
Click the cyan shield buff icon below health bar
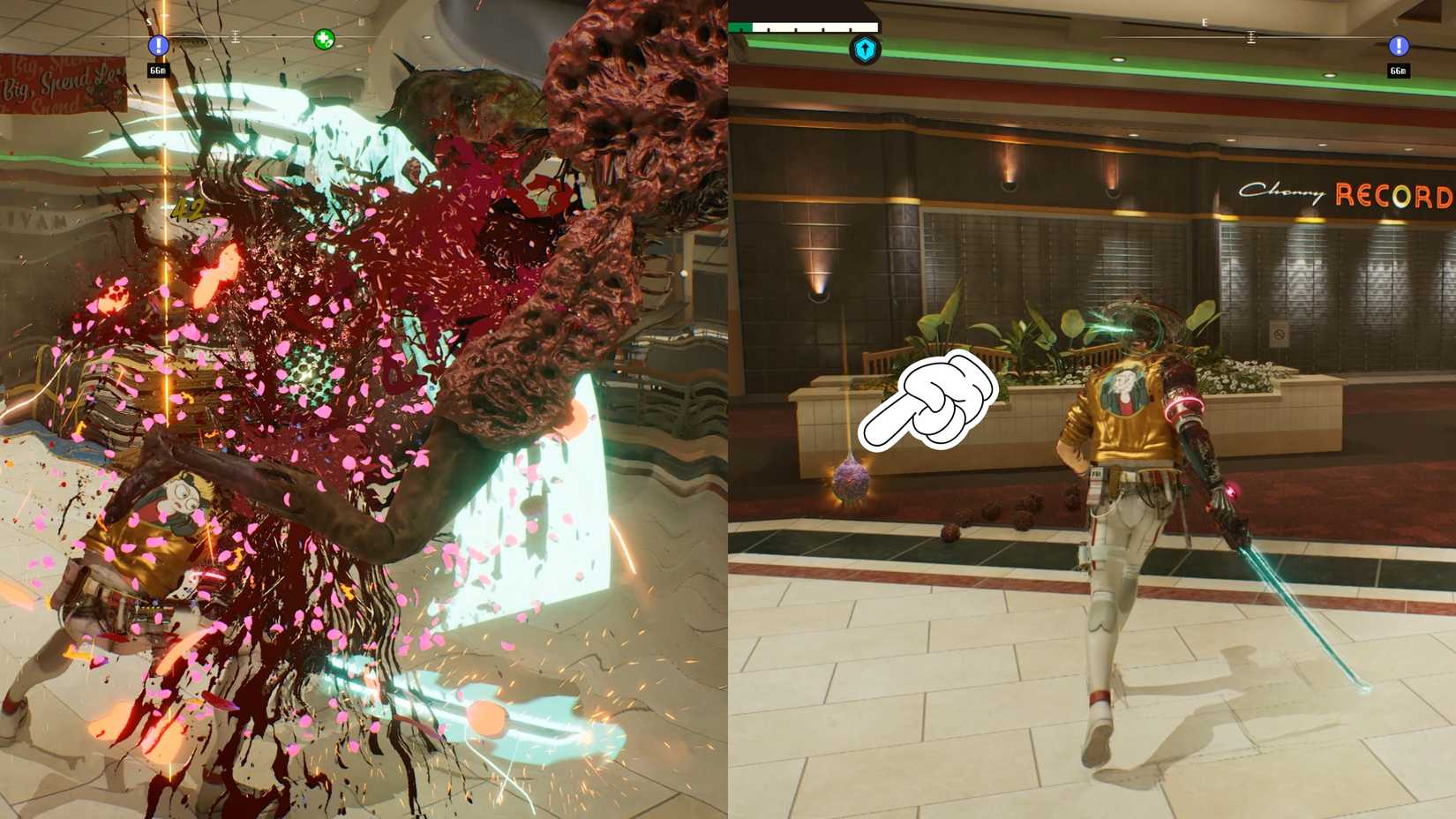866,50
